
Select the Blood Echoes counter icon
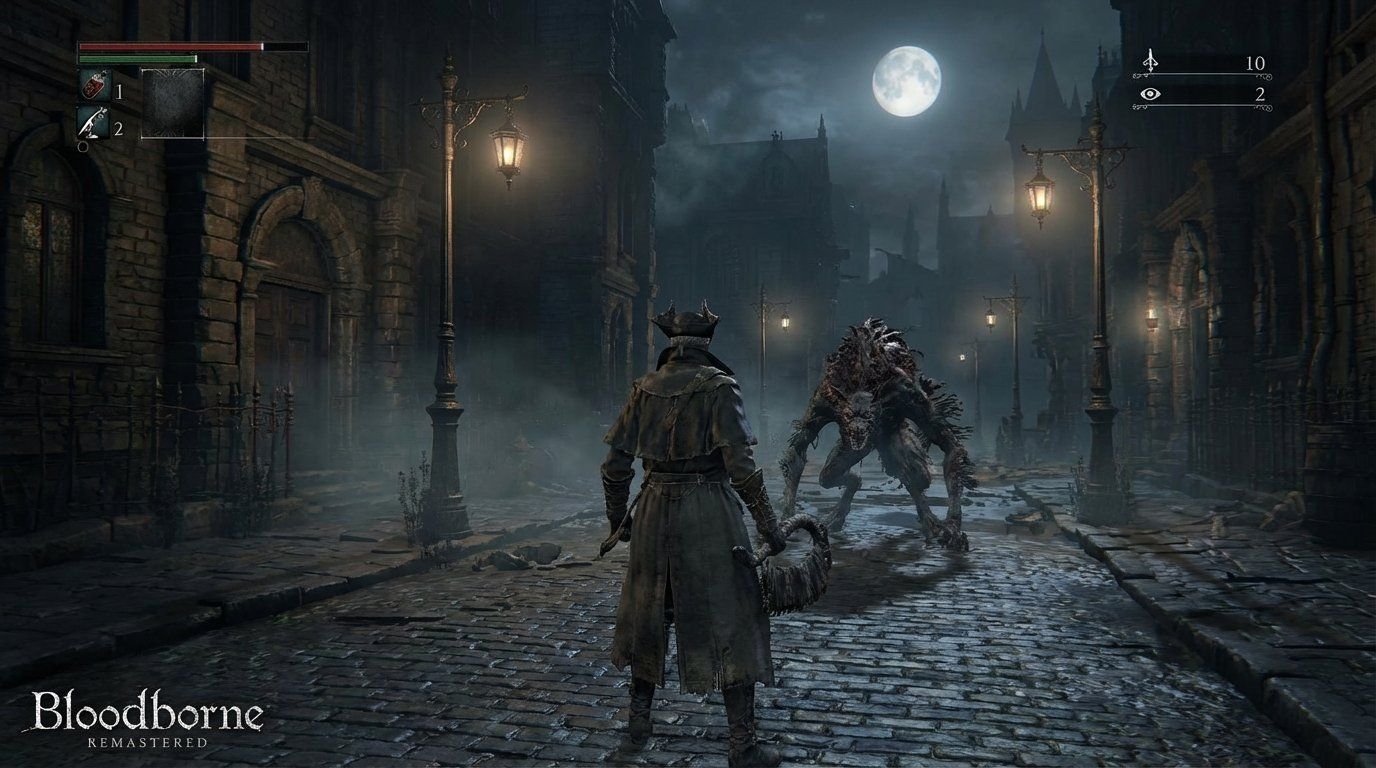pos(1150,62)
